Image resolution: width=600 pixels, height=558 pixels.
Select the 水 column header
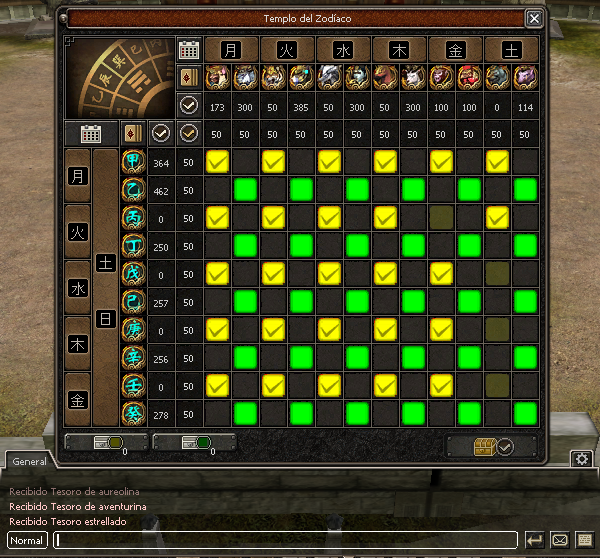(x=343, y=49)
